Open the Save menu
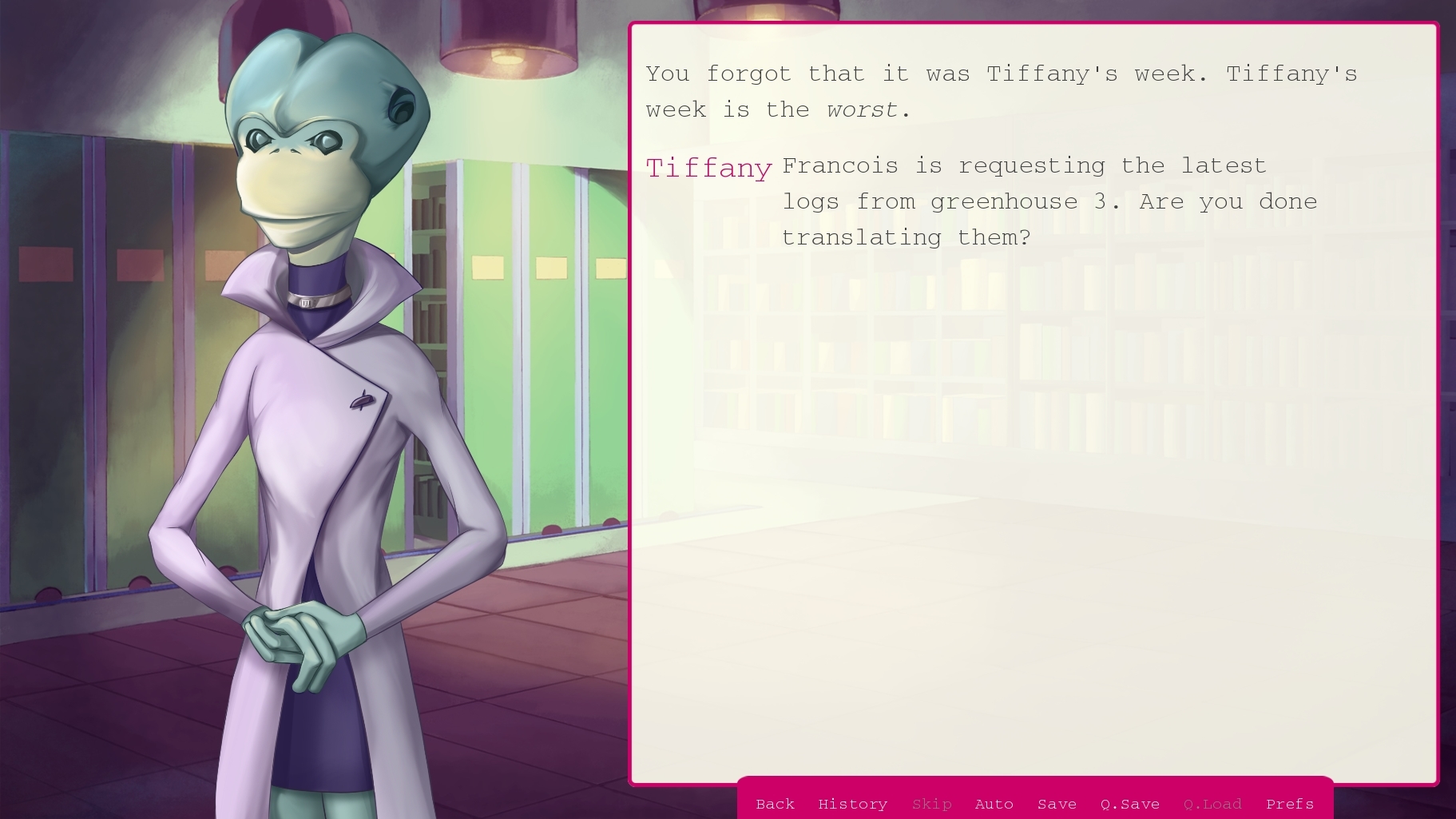Screen dimensions: 1456x819 pyautogui.click(x=1057, y=804)
